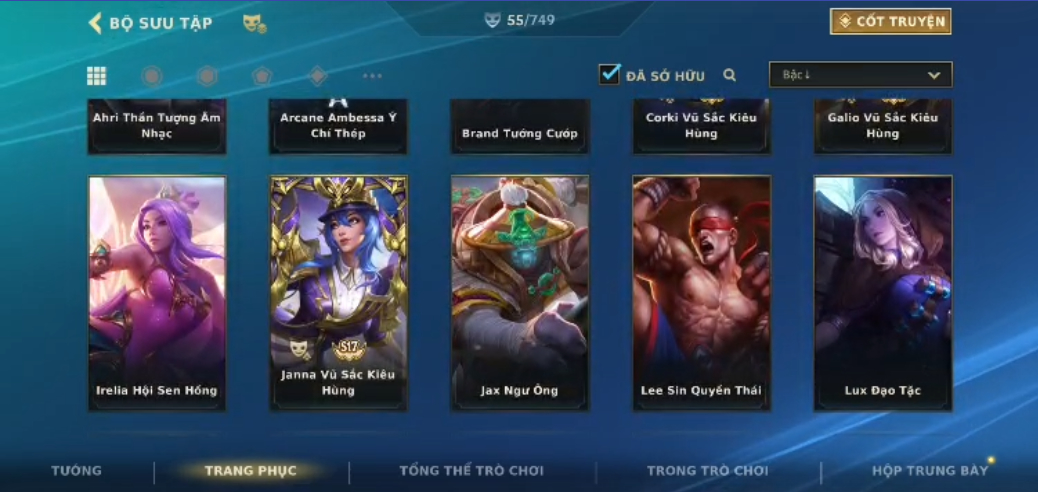Click the magnifying glass search icon
This screenshot has height=492, width=1038.
(x=730, y=75)
